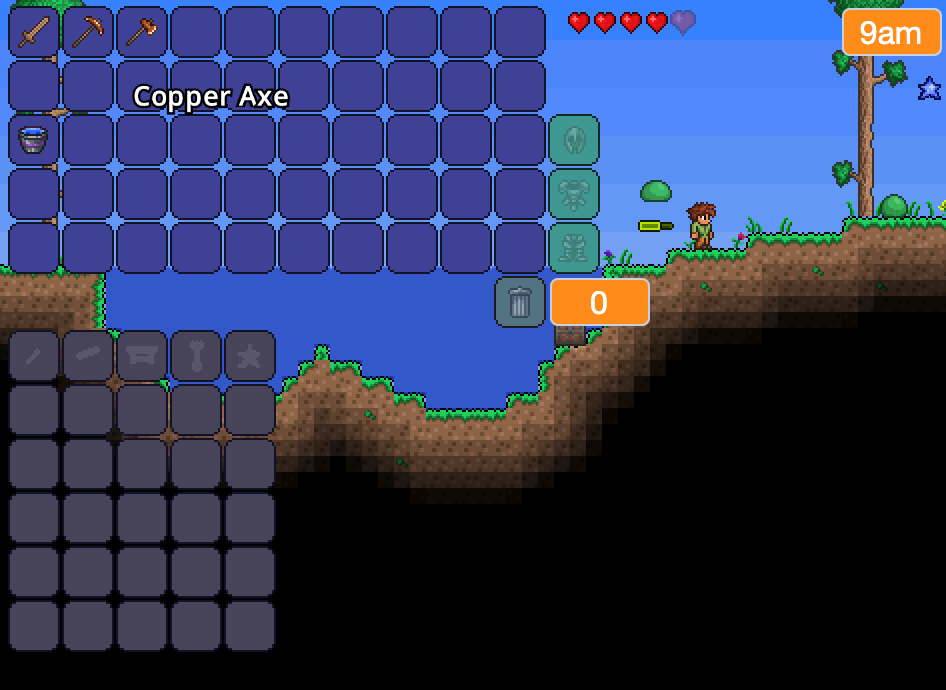Click the orange 9am time button
Image resolution: width=946 pixels, height=690 pixels.
(890, 33)
